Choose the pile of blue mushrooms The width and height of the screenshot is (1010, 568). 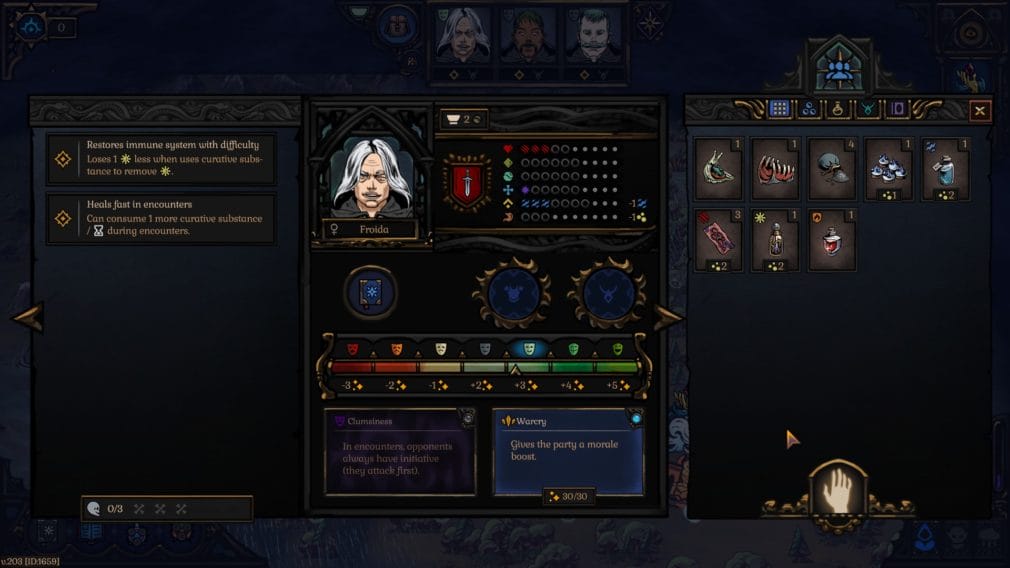pyautogui.click(x=889, y=168)
